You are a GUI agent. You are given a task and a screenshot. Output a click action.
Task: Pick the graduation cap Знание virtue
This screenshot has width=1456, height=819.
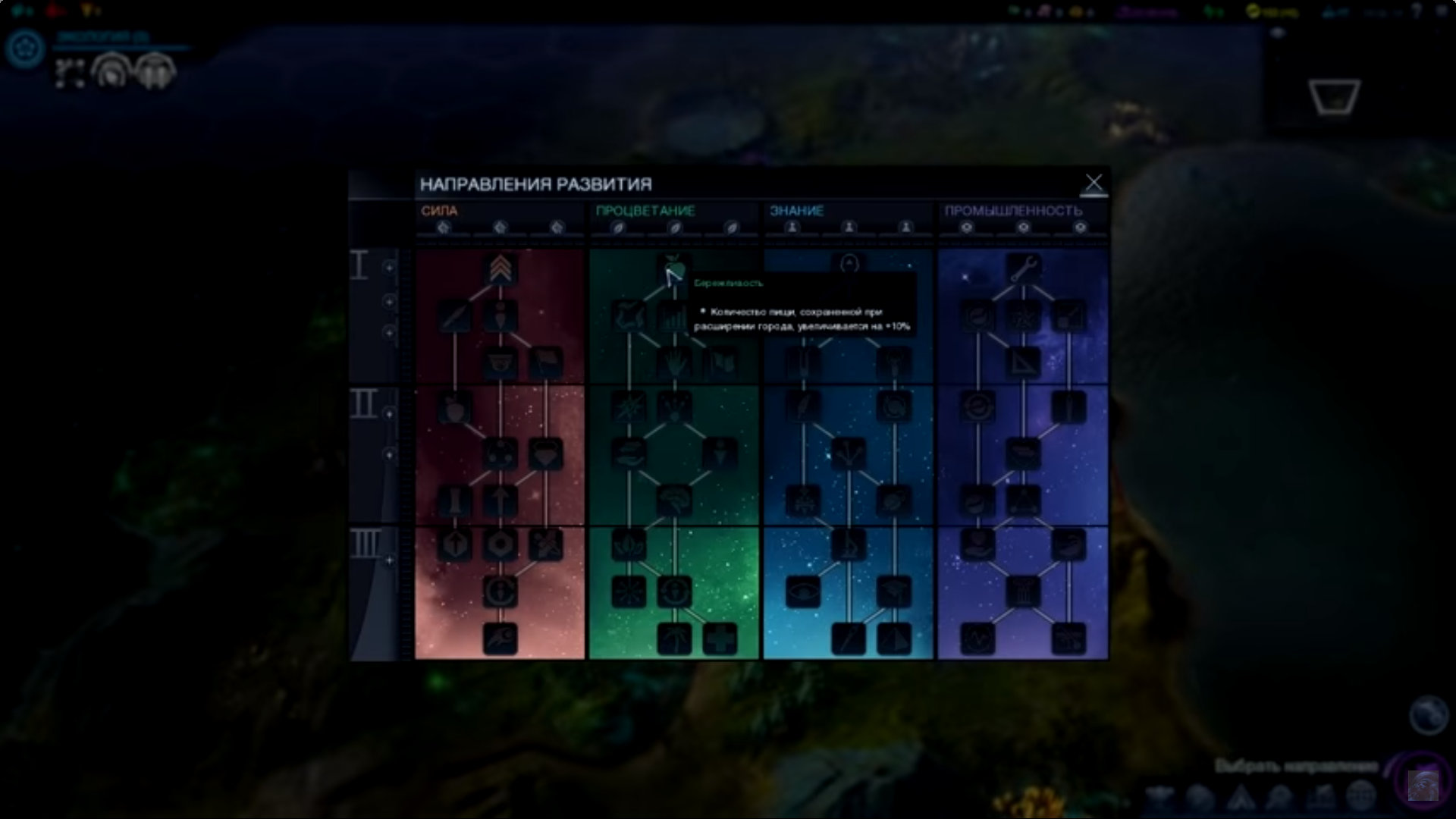pyautogui.click(x=894, y=591)
